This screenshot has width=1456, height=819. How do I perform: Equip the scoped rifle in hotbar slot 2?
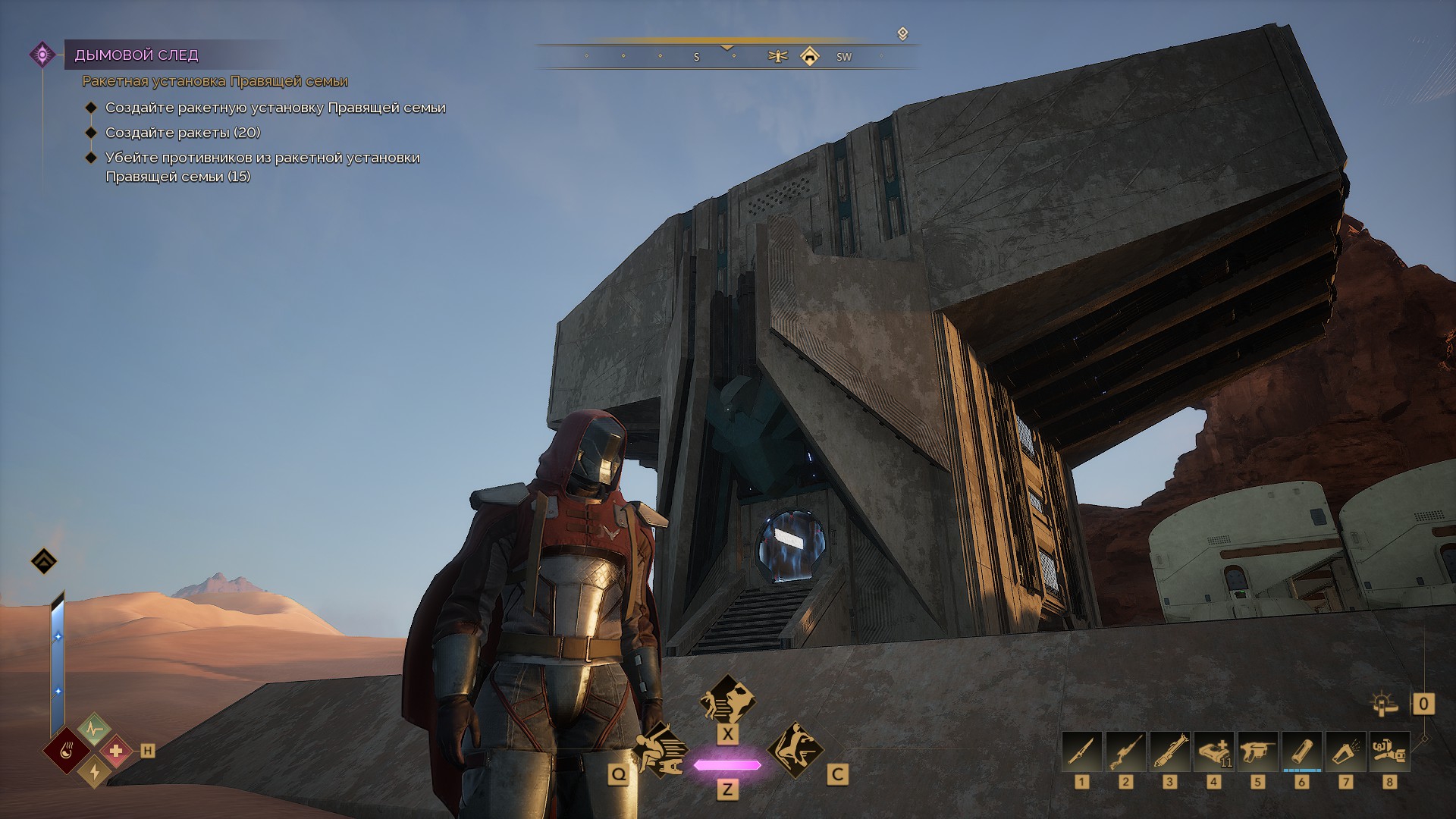pyautogui.click(x=1125, y=751)
